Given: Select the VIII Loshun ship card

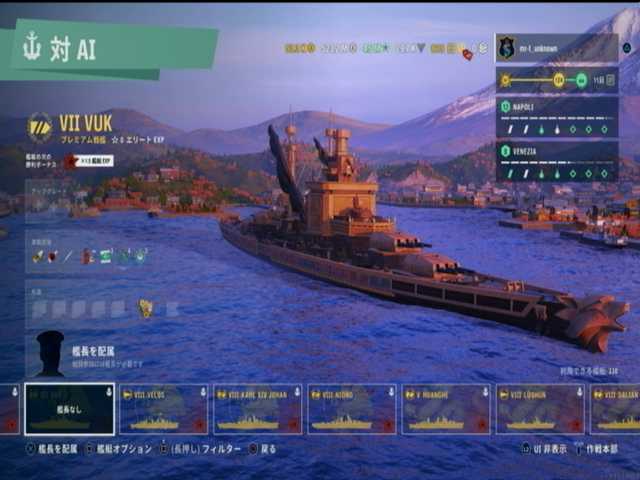Looking at the screenshot, I should coord(540,410).
